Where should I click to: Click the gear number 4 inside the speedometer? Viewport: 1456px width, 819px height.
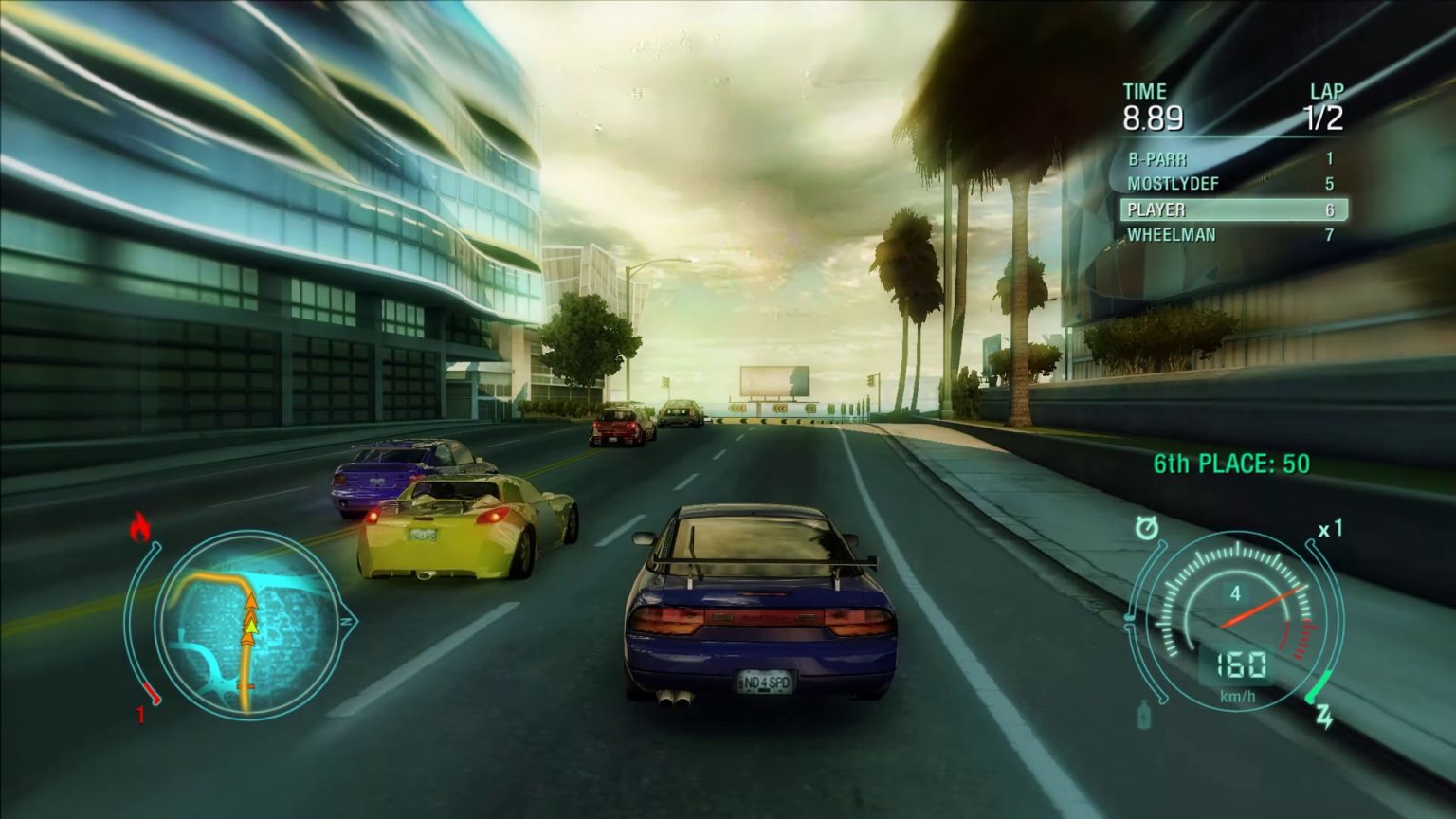click(x=1237, y=592)
